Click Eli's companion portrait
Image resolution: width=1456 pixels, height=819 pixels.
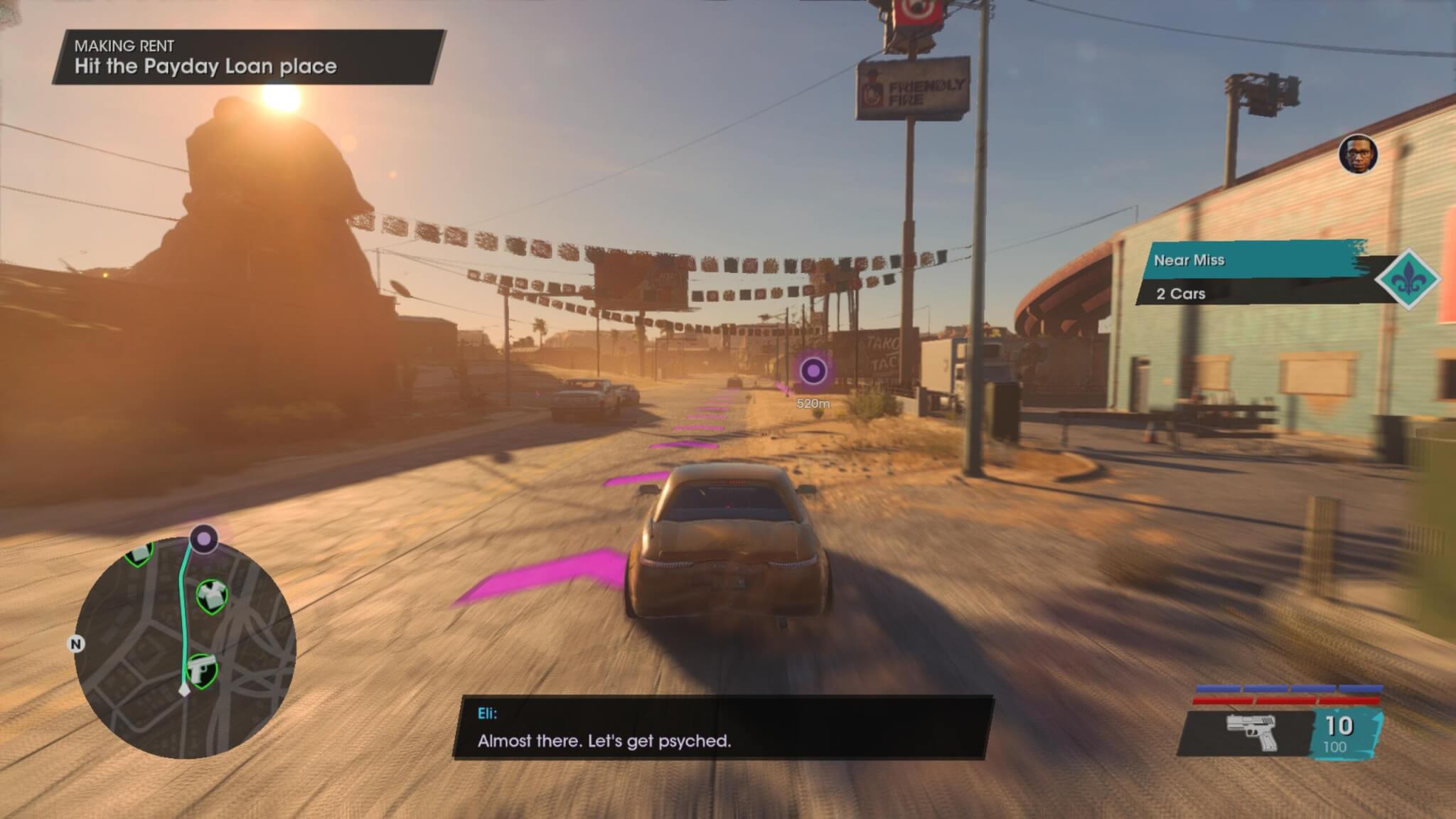point(1358,154)
